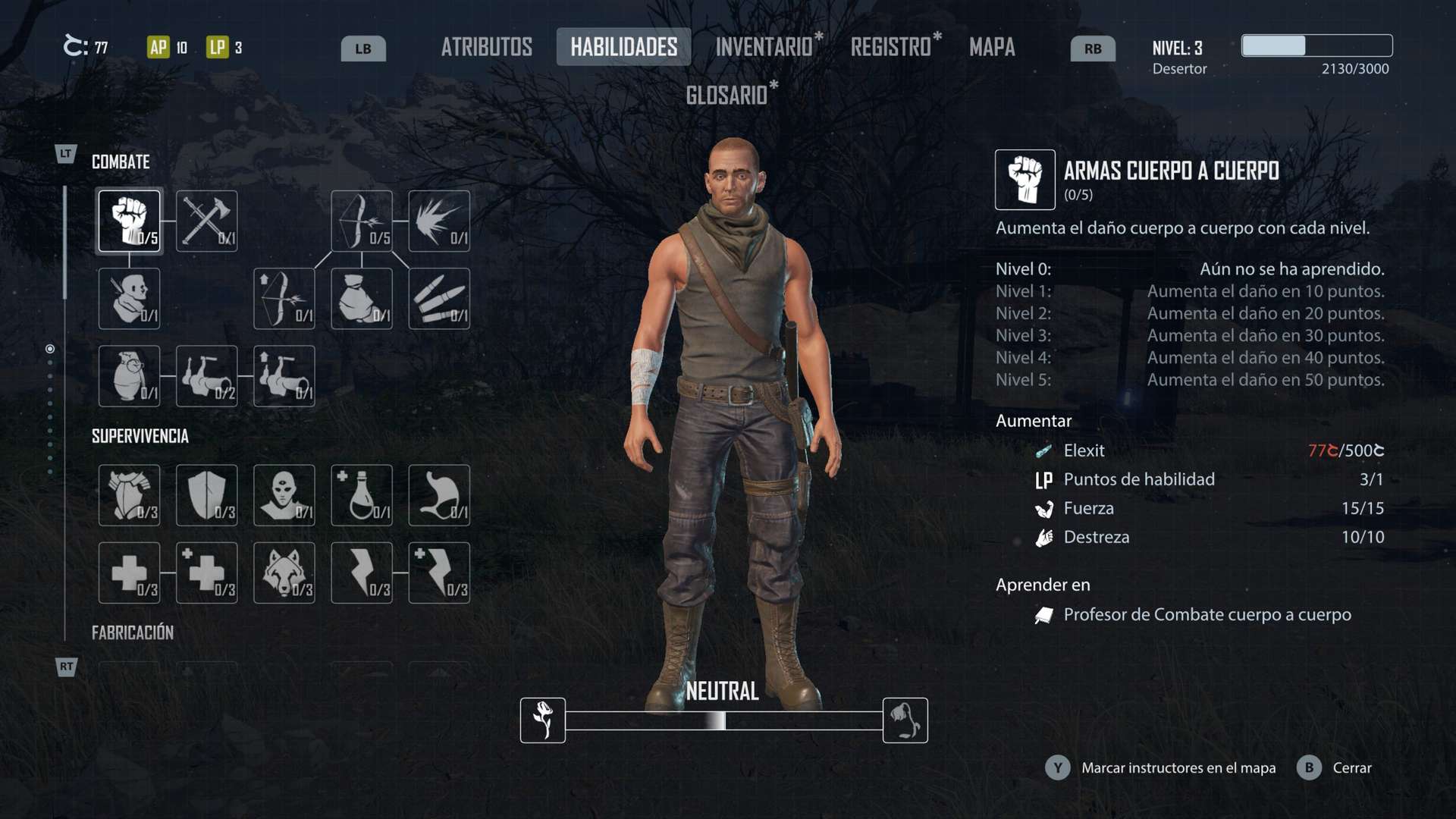Select the stomach survival skill

click(x=439, y=495)
